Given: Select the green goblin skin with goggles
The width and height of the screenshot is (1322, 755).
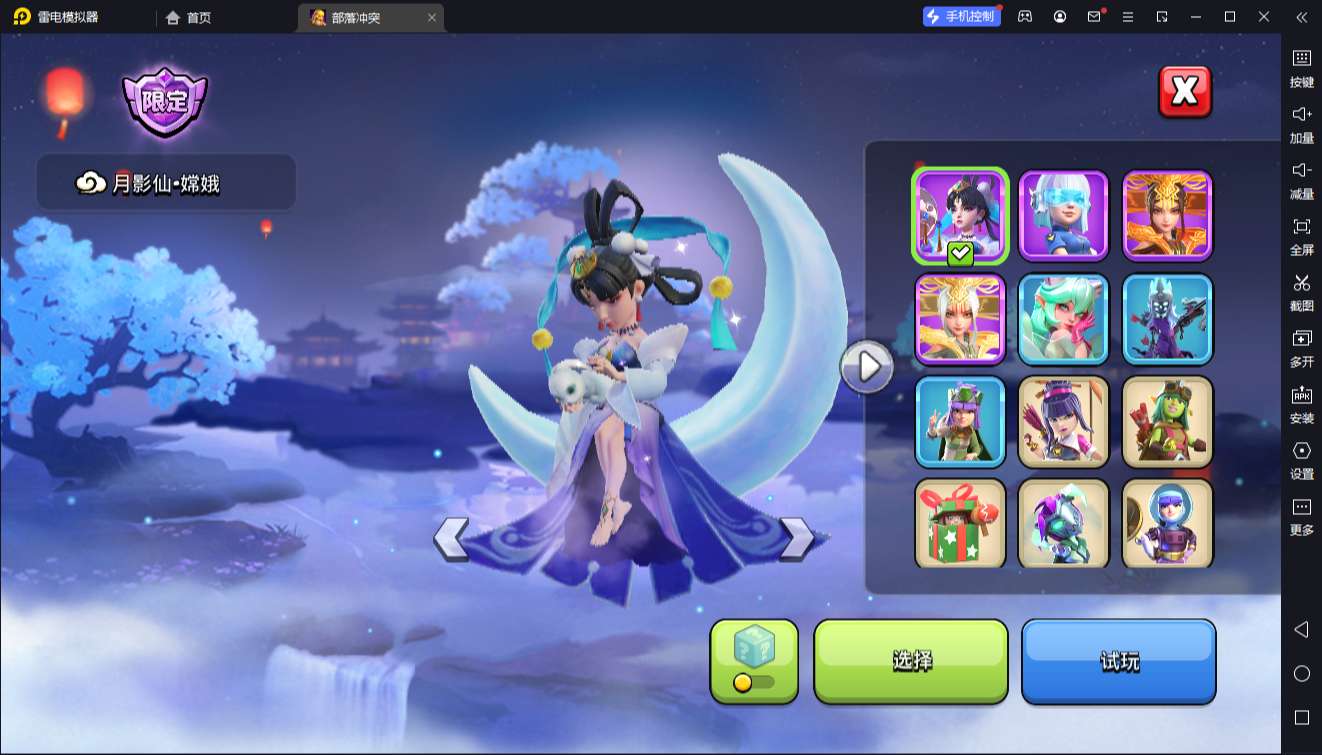Looking at the screenshot, I should pyautogui.click(x=1167, y=422).
